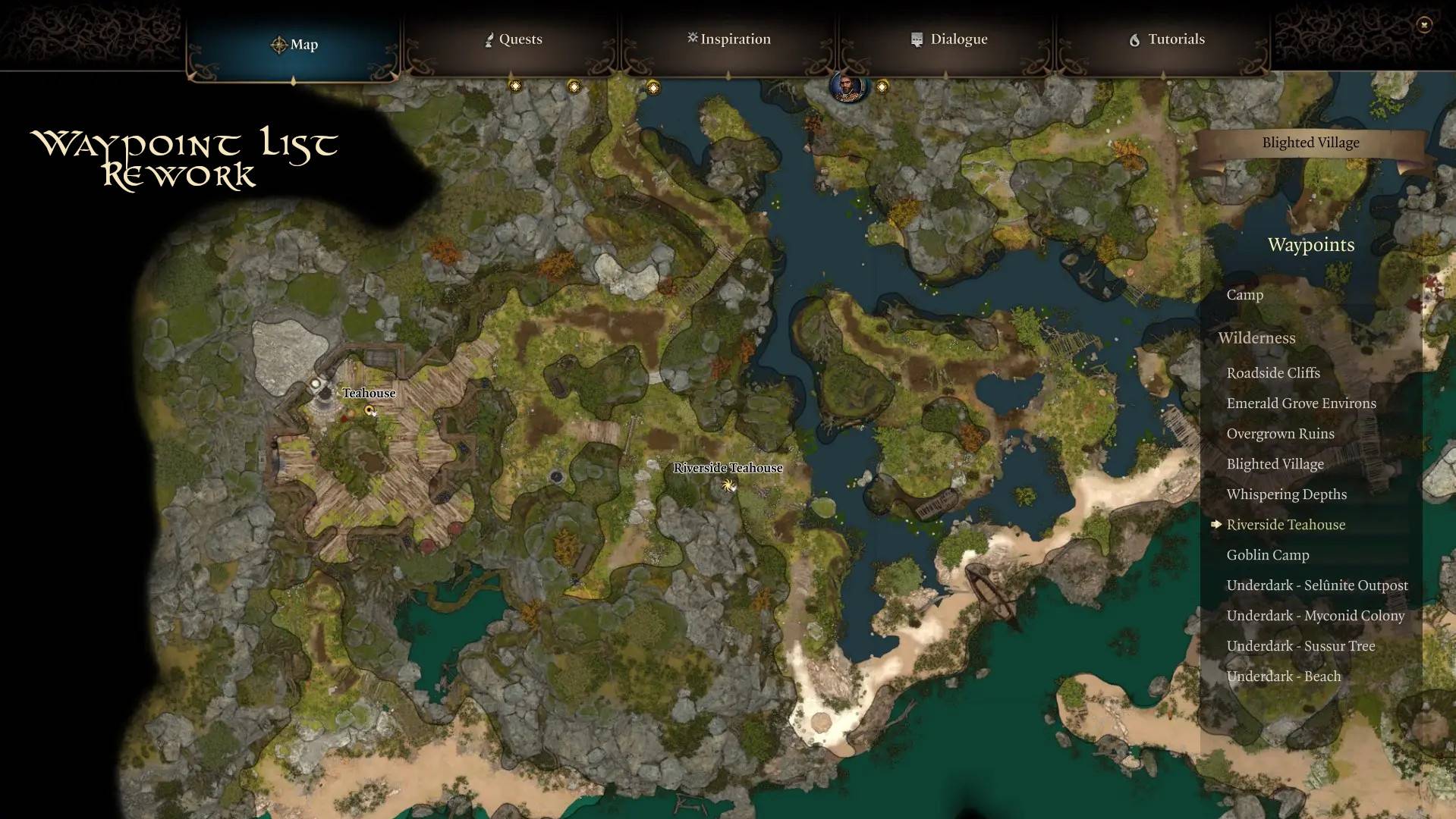Image resolution: width=1456 pixels, height=819 pixels.
Task: Click the Blighted Village location banner
Action: click(x=1310, y=142)
